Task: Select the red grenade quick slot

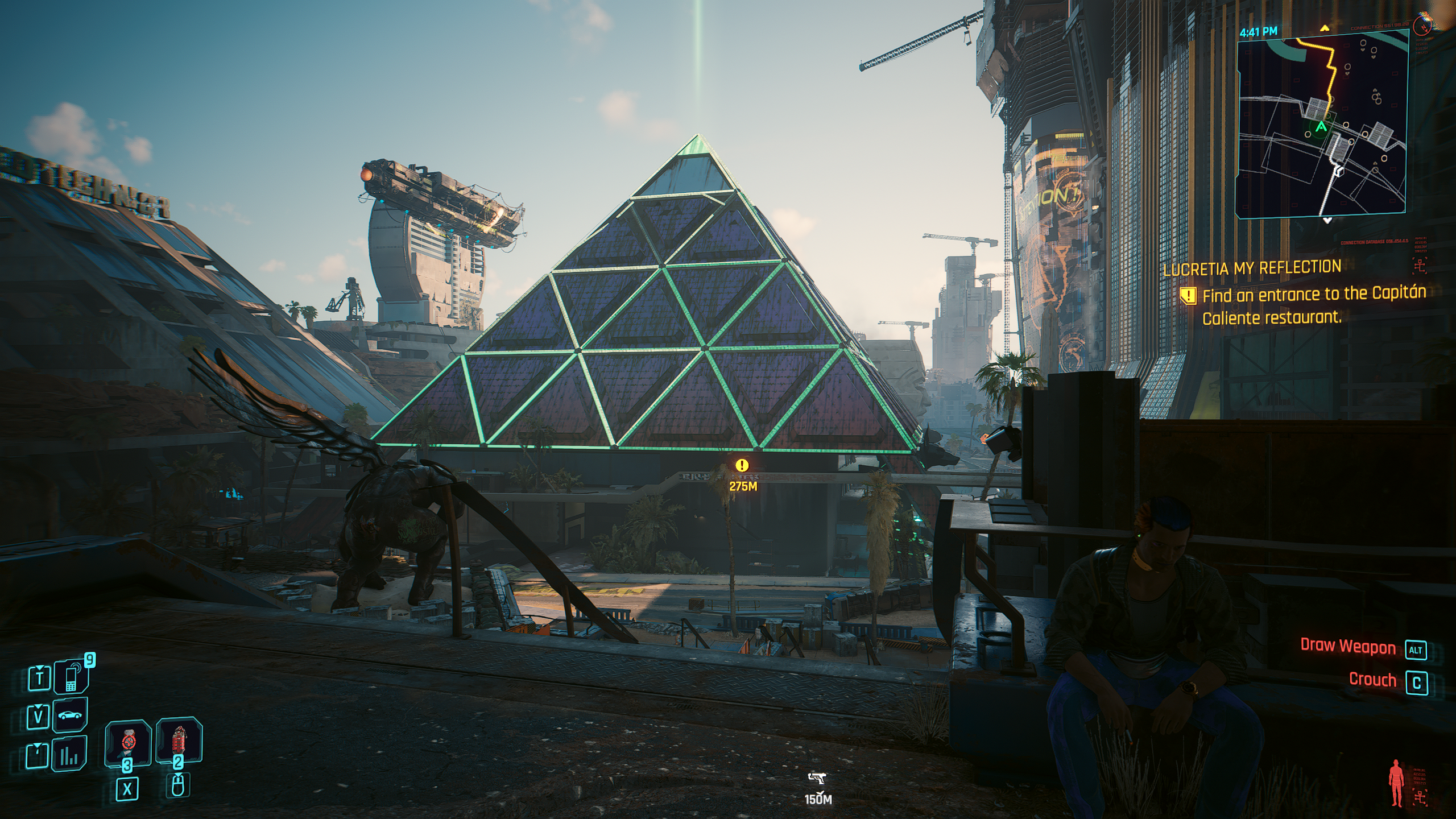Action: [x=179, y=741]
